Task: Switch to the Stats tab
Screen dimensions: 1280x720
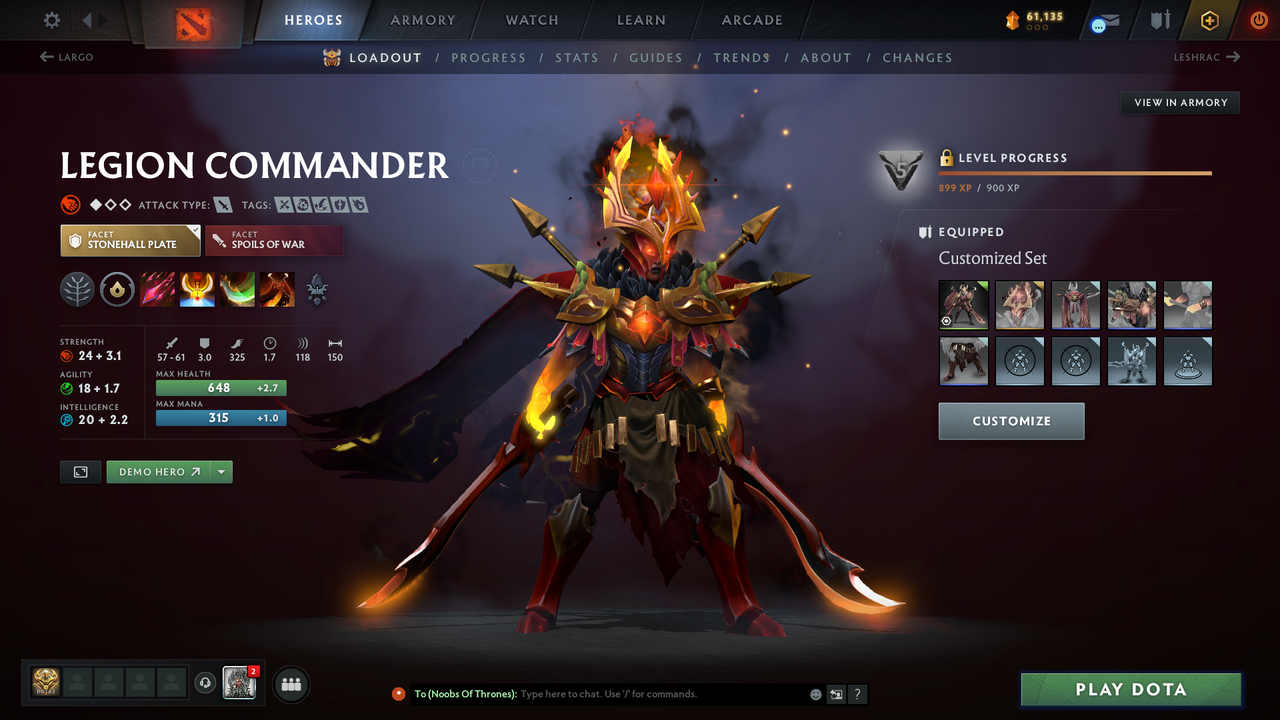Action: coord(577,57)
